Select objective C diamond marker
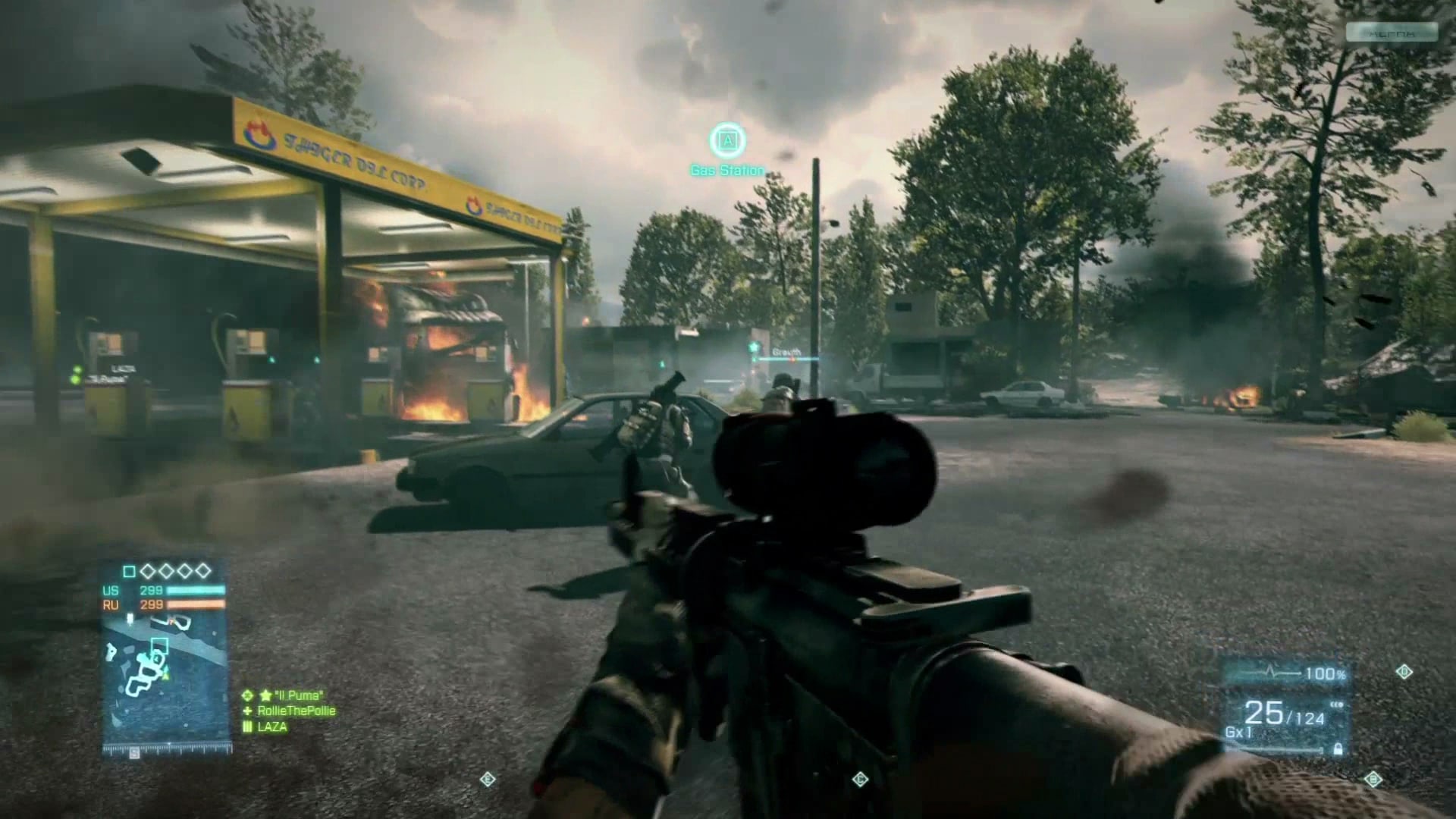 click(x=860, y=779)
